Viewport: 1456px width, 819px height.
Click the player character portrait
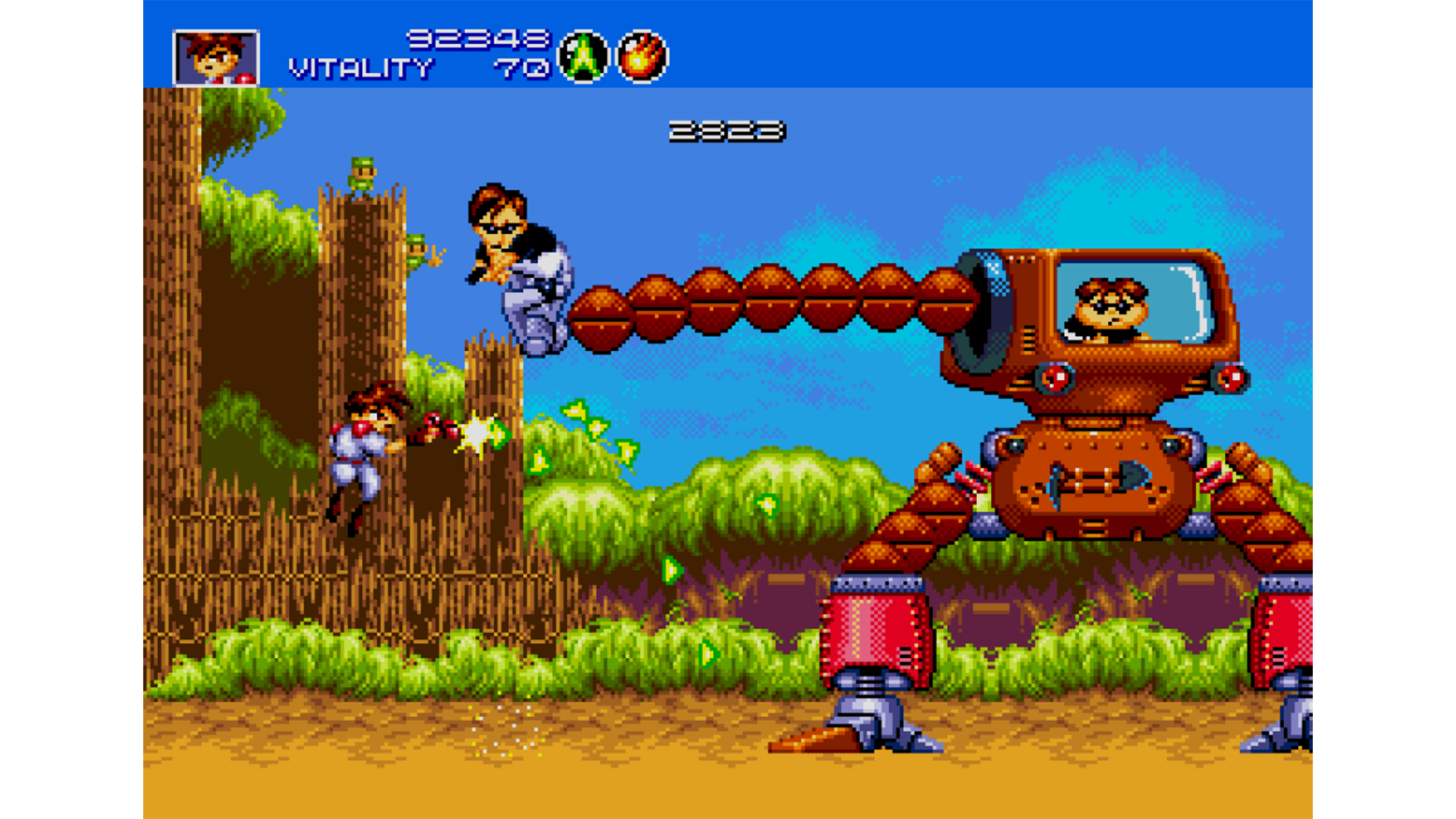(216, 58)
